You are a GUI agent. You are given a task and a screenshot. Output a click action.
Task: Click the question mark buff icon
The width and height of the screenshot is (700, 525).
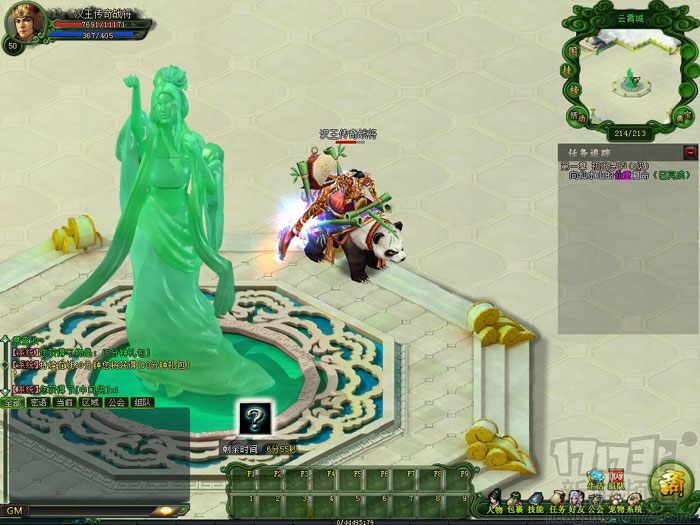tap(254, 419)
